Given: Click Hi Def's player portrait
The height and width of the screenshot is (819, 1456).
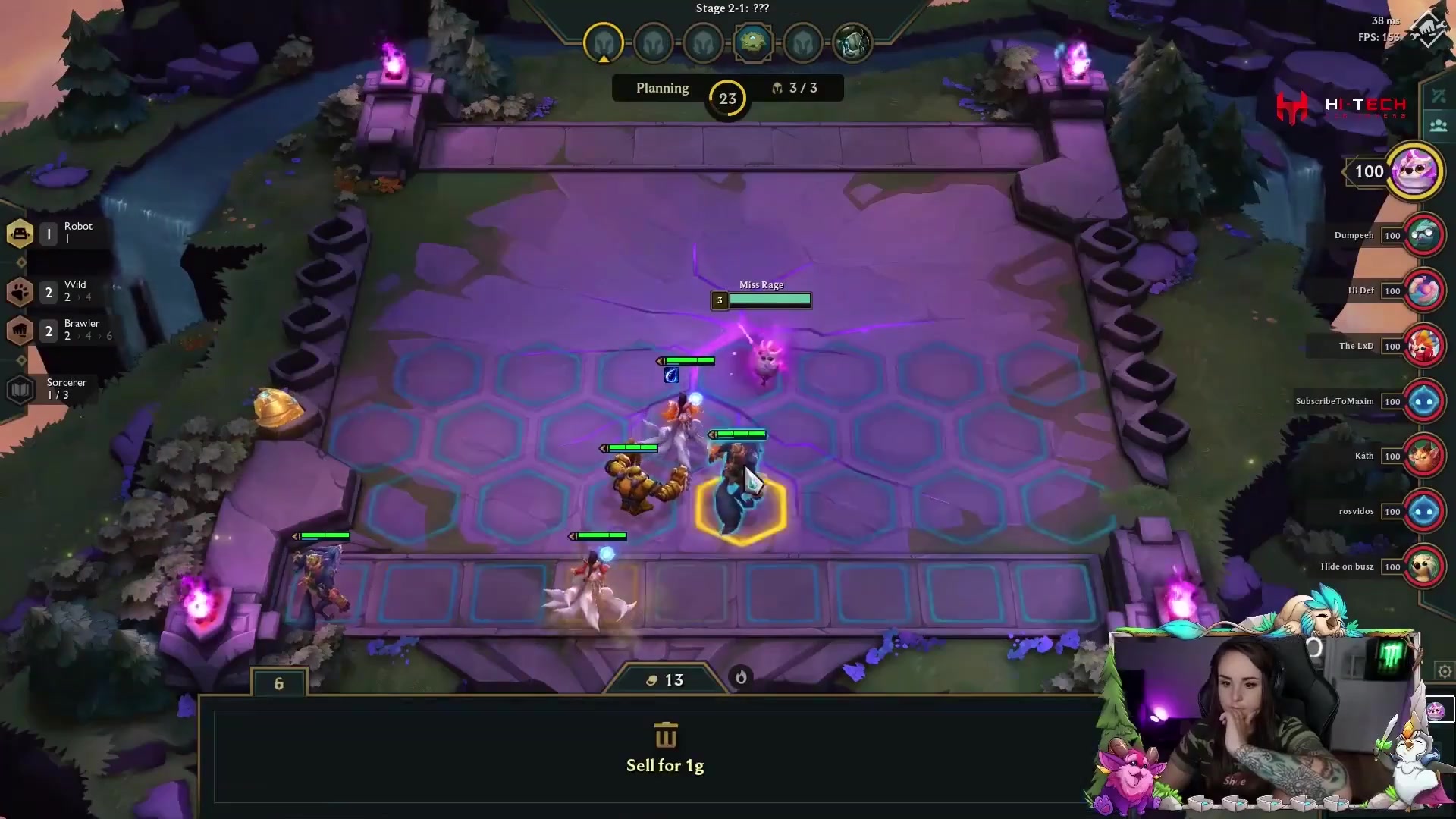Looking at the screenshot, I should [x=1423, y=290].
